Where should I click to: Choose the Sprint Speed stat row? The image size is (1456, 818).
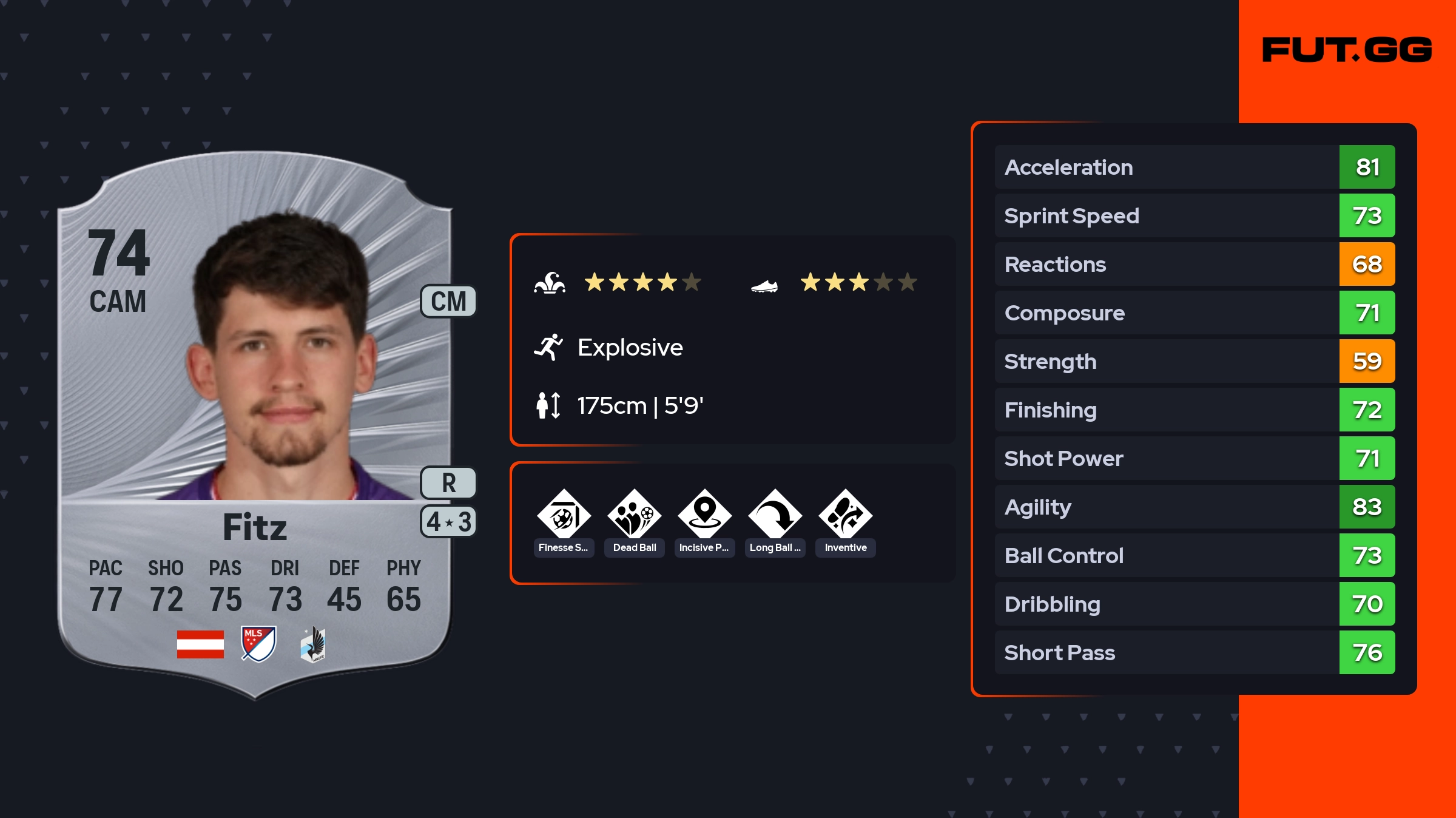click(x=1194, y=215)
